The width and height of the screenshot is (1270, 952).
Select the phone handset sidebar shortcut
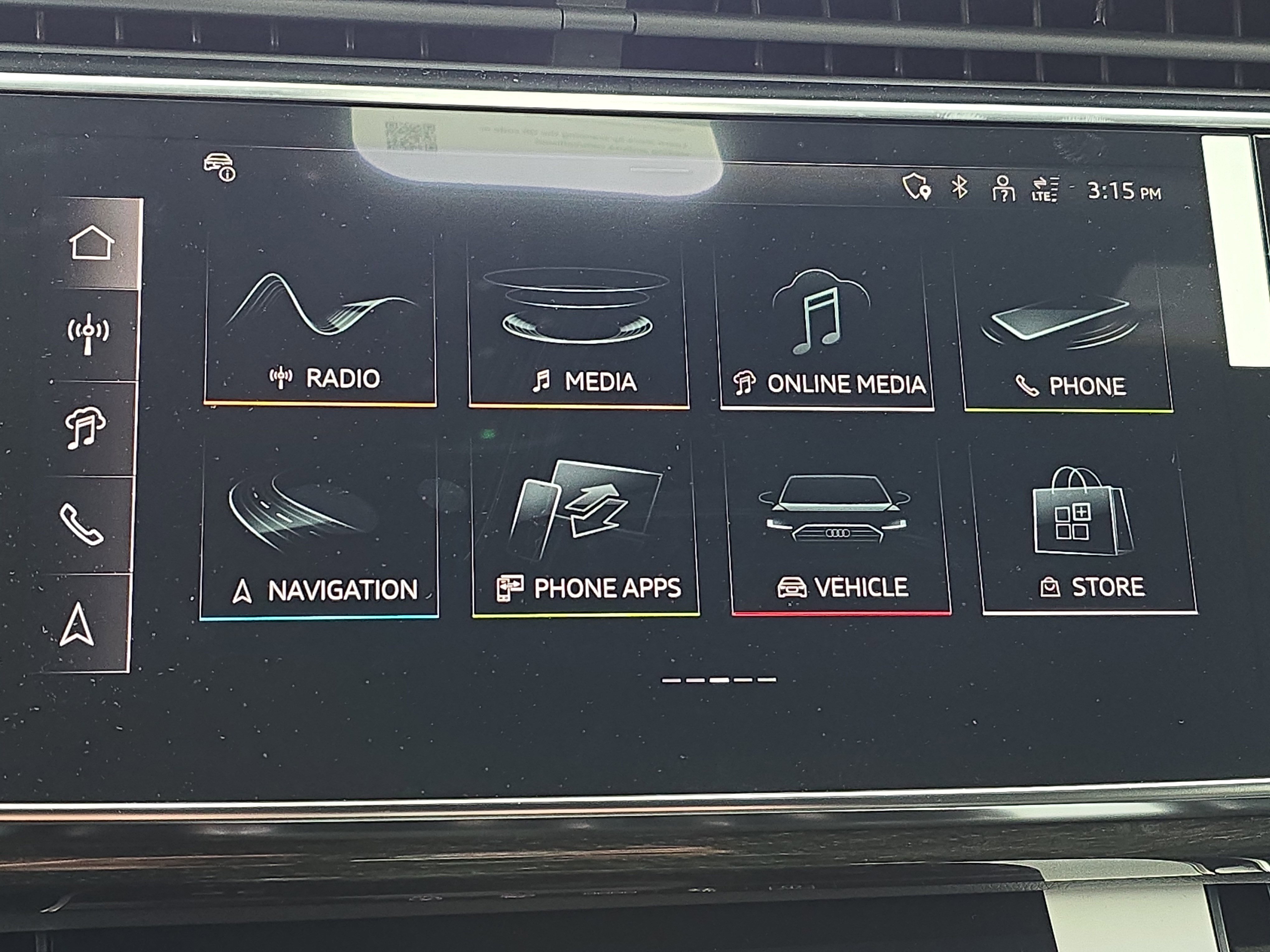tap(82, 524)
